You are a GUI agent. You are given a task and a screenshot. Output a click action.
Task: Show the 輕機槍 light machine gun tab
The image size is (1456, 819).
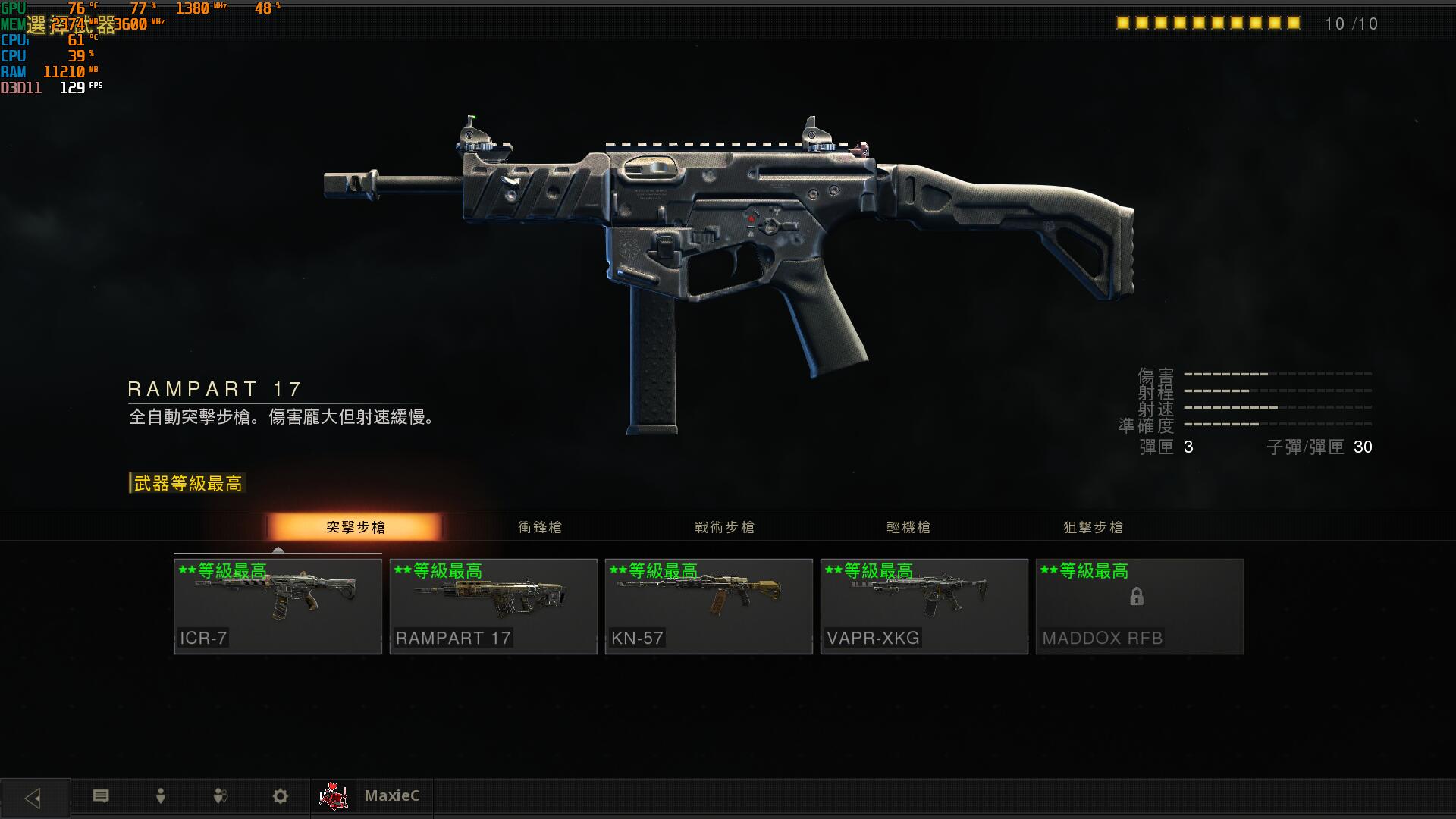point(908,527)
